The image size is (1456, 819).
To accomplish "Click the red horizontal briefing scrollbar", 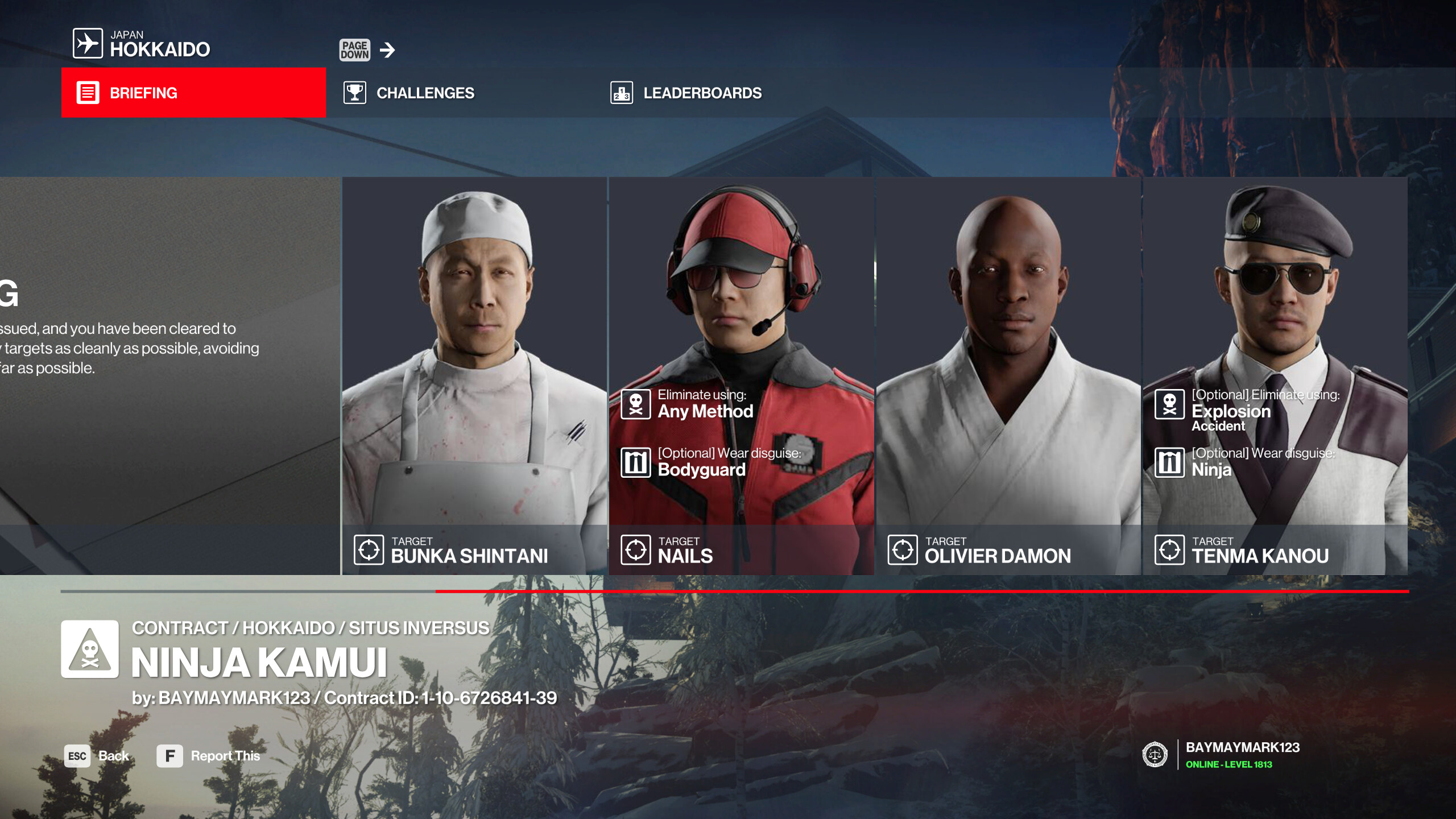I will [921, 591].
